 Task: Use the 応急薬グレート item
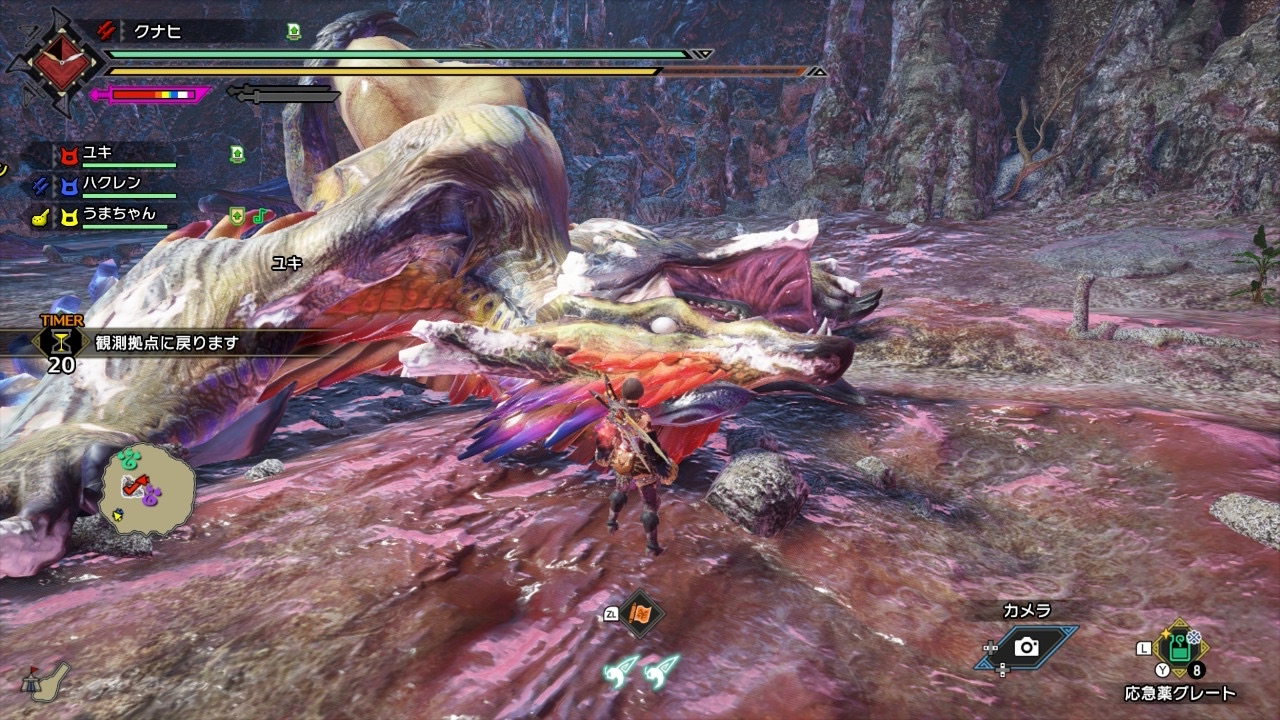[x=1181, y=649]
